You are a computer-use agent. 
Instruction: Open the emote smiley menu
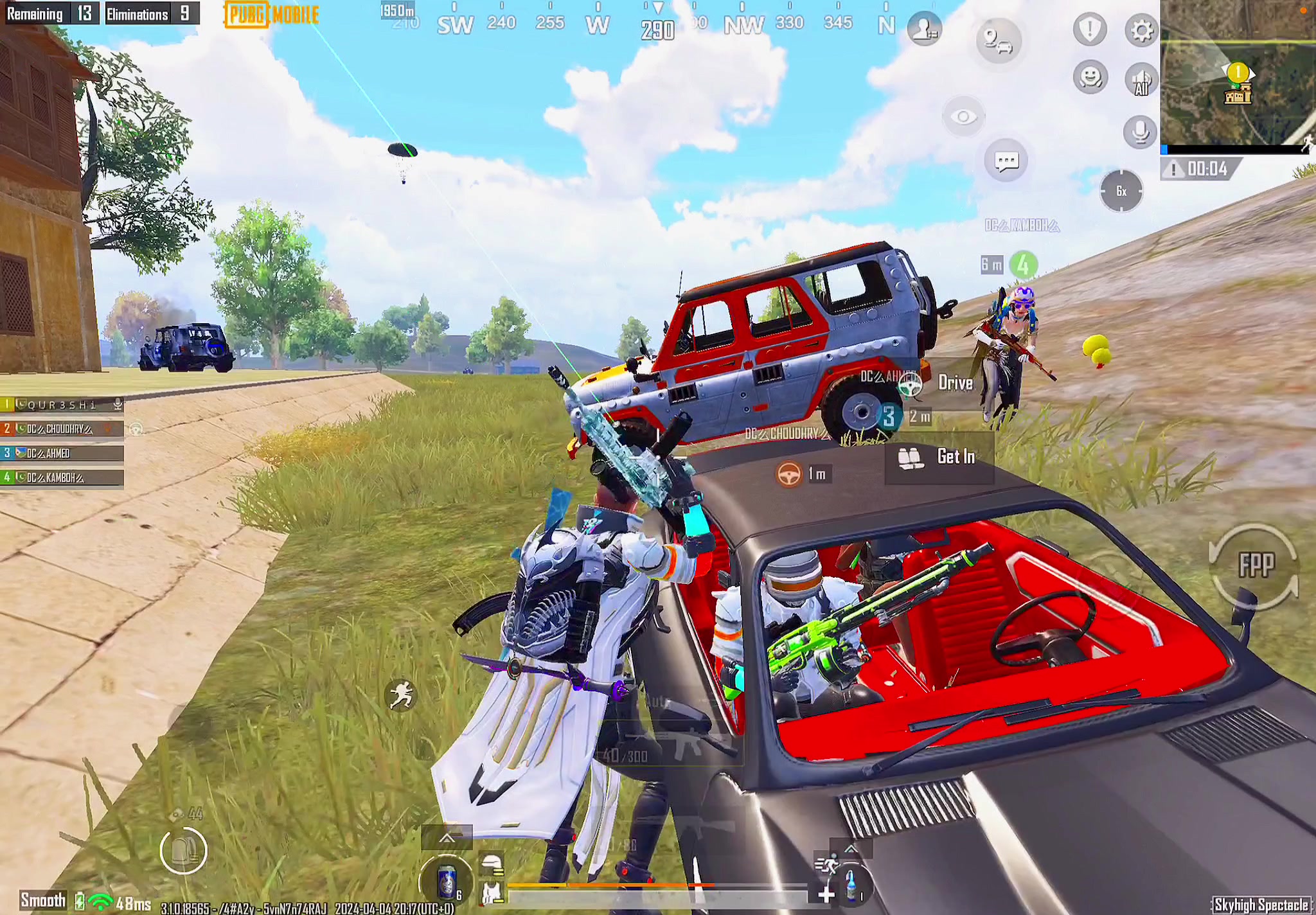coord(1090,78)
